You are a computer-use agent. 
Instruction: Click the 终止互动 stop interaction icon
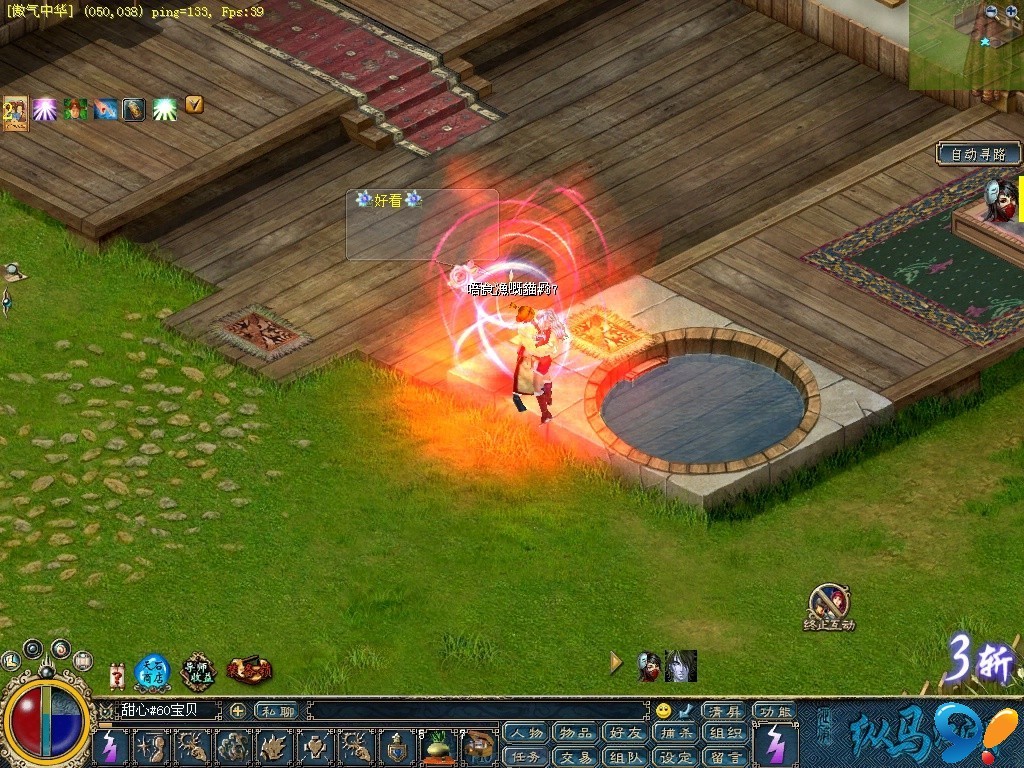pos(829,603)
